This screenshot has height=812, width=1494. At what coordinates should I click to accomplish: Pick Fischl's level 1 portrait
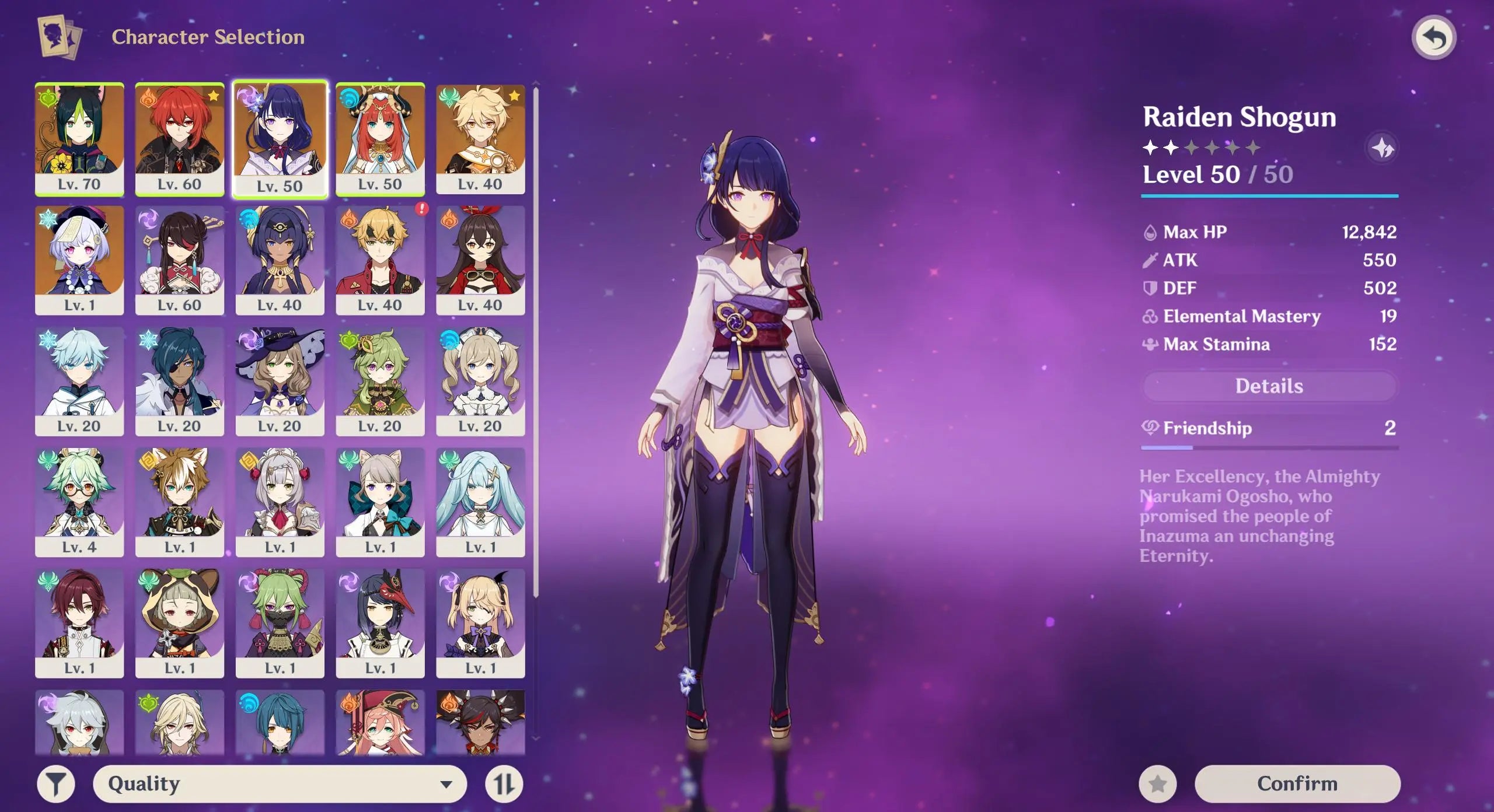[480, 623]
